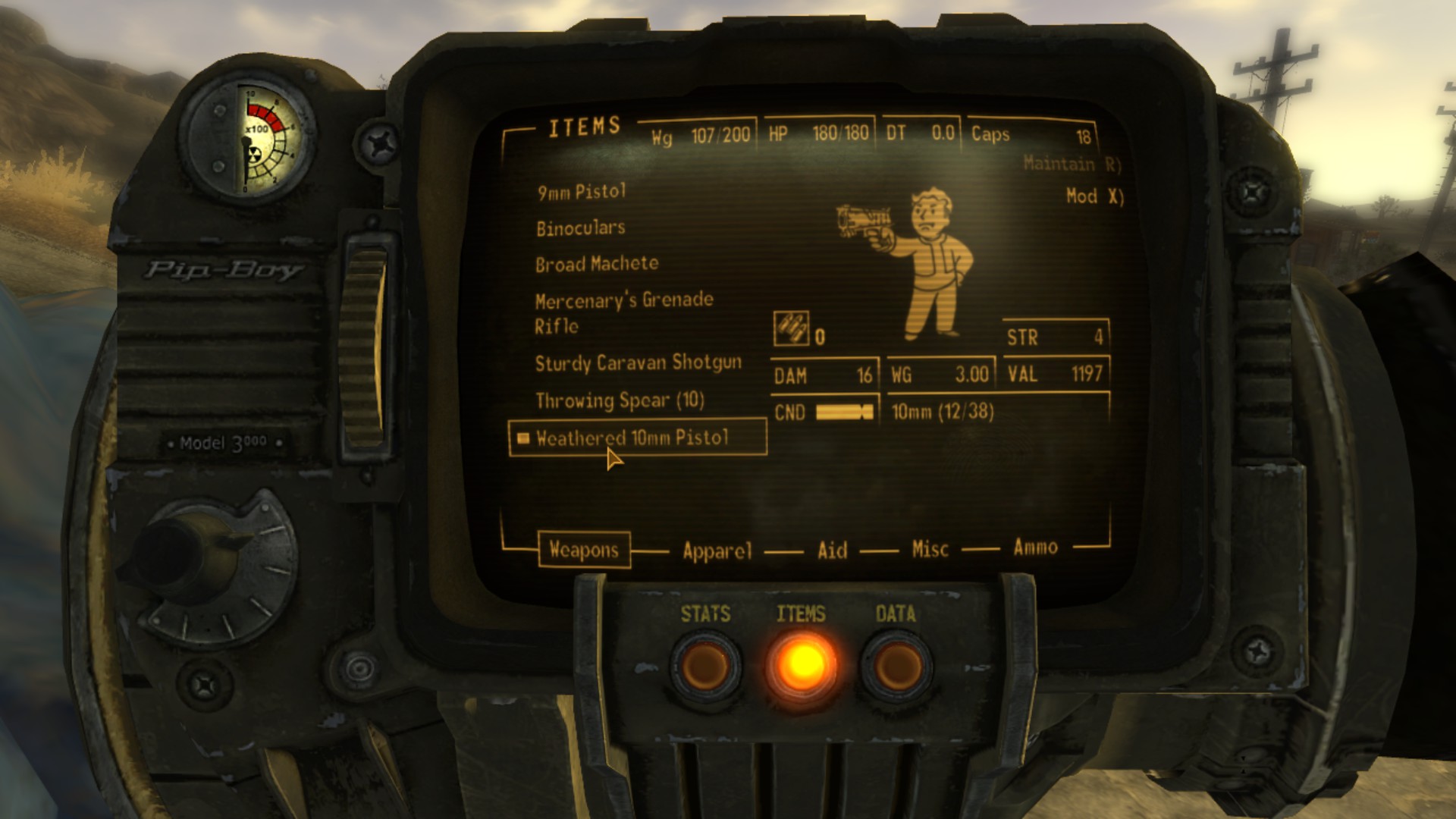The image size is (1456, 819).
Task: Choose Binoculars in the weapons list
Action: point(580,228)
